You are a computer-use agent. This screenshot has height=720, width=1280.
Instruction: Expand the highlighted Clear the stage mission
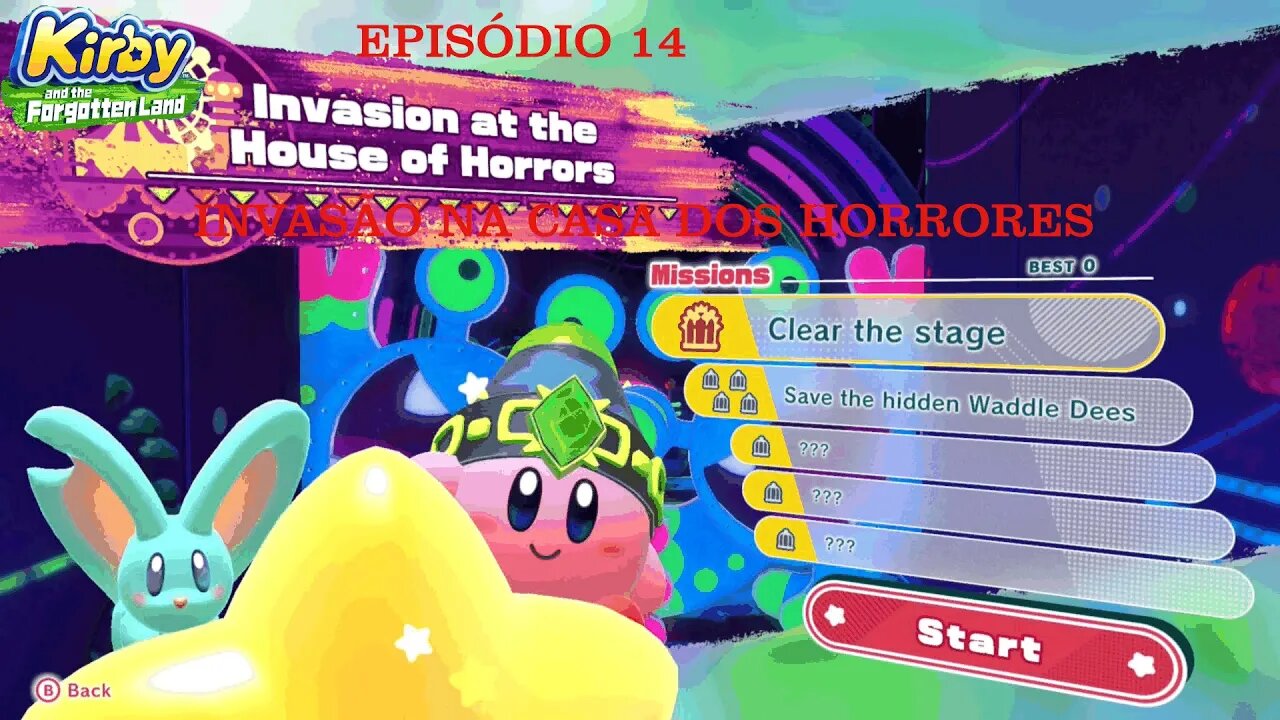coord(900,333)
